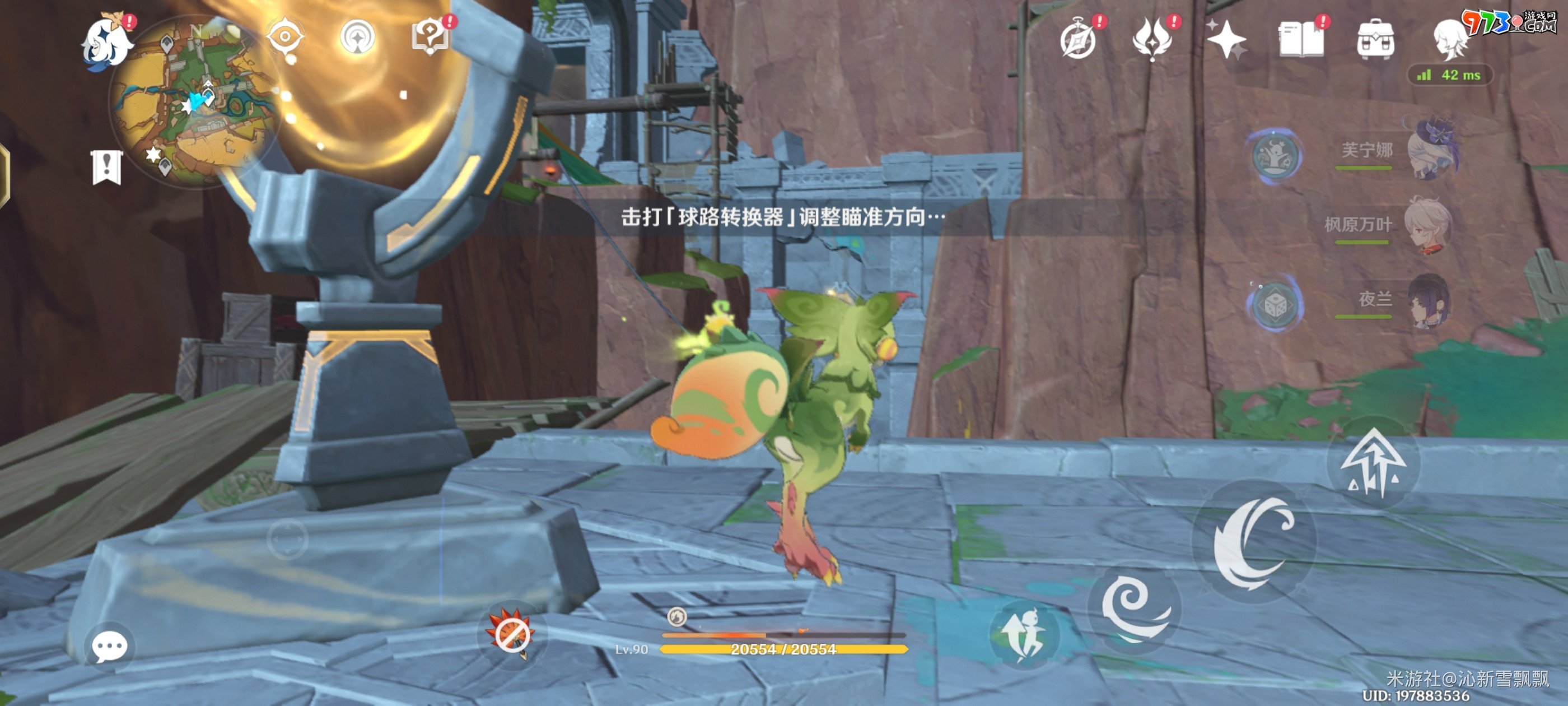Viewport: 1568px width, 706px height.
Task: Open the chat speech bubble
Action: 110,647
